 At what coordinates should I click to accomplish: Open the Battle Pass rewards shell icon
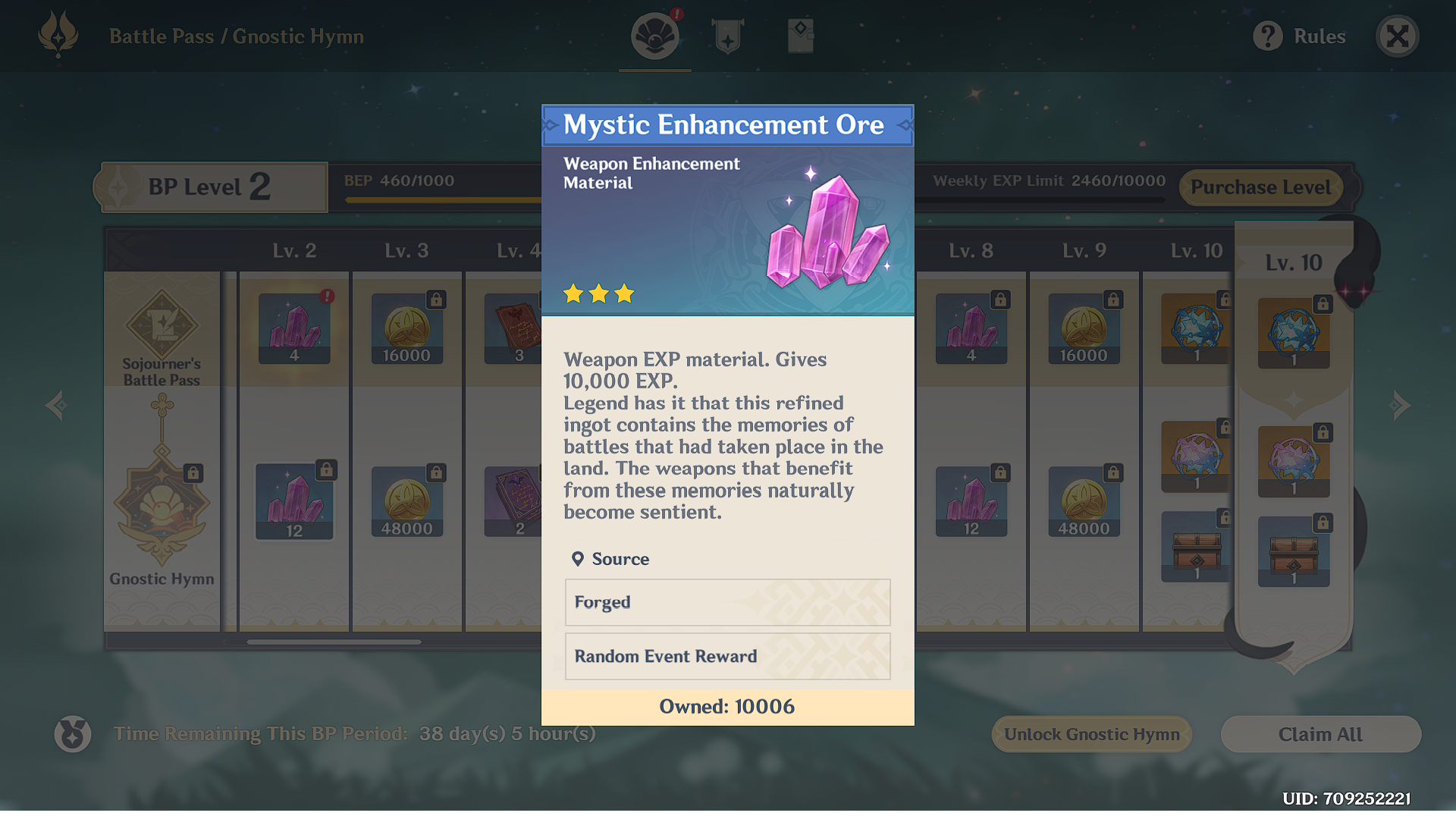point(654,35)
